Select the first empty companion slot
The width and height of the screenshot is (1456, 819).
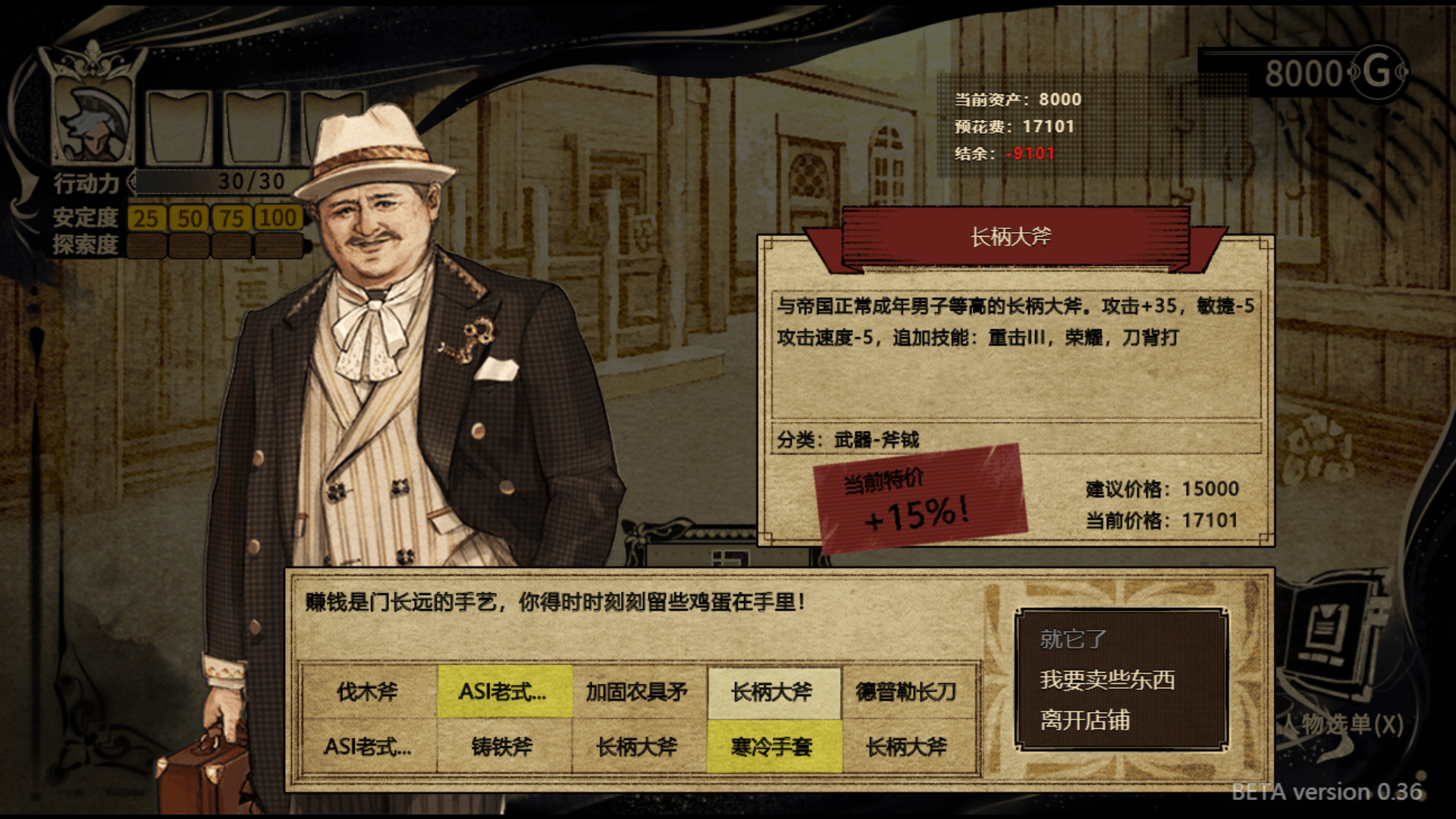tap(180, 129)
